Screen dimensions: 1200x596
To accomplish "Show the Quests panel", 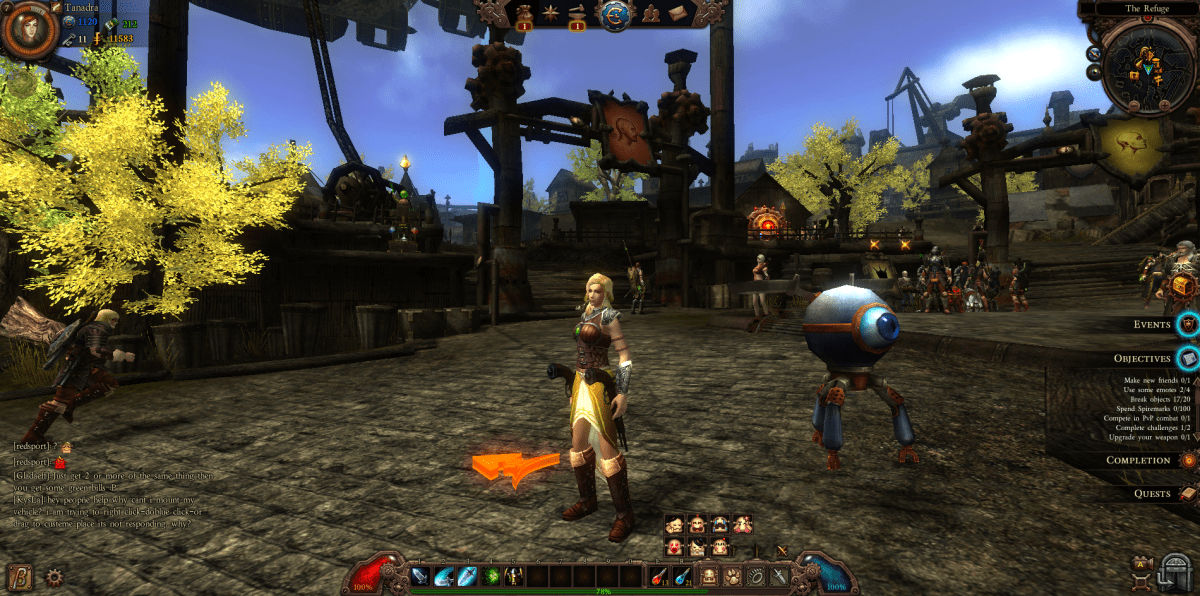I will click(x=1188, y=493).
